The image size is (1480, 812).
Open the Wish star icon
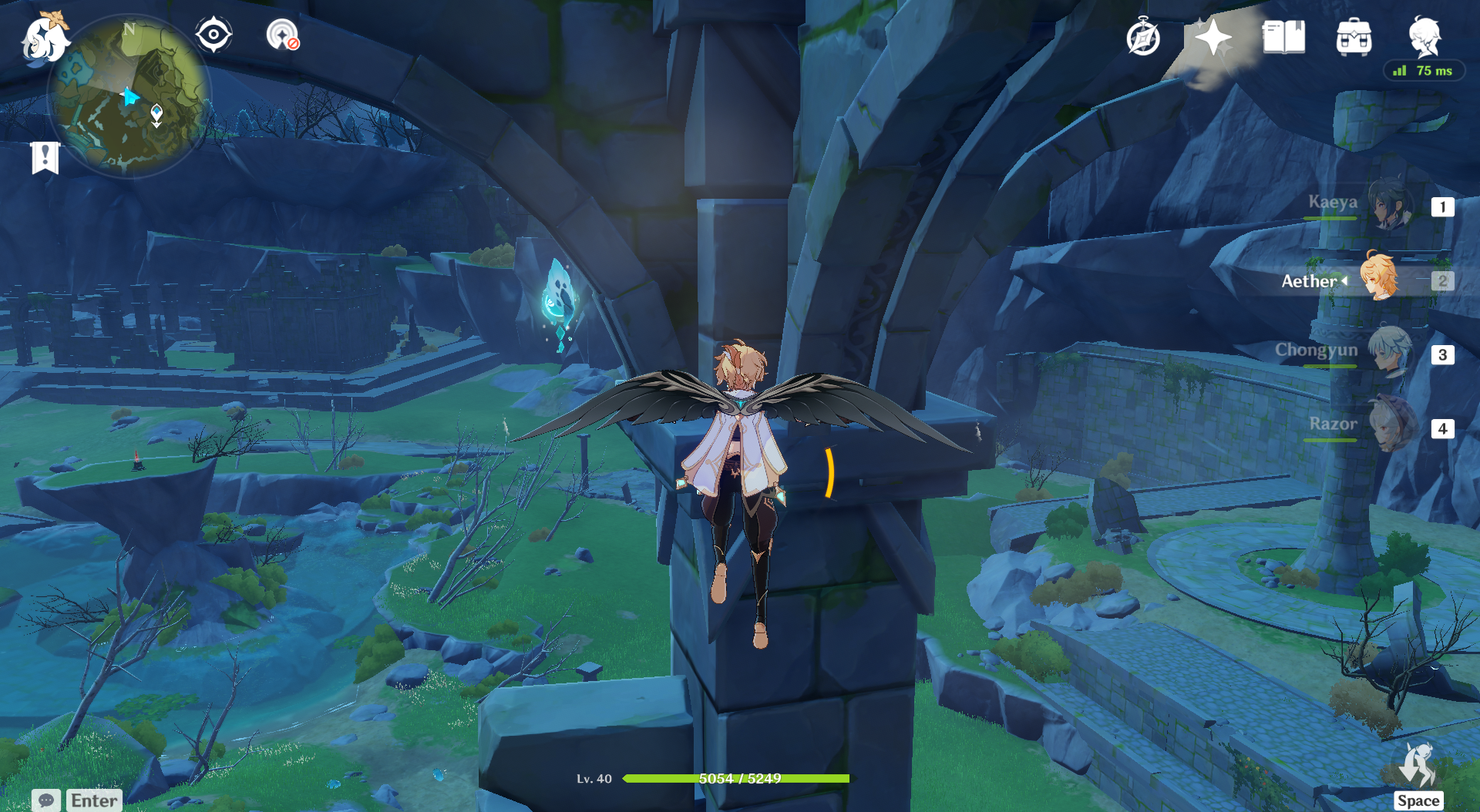1213,37
